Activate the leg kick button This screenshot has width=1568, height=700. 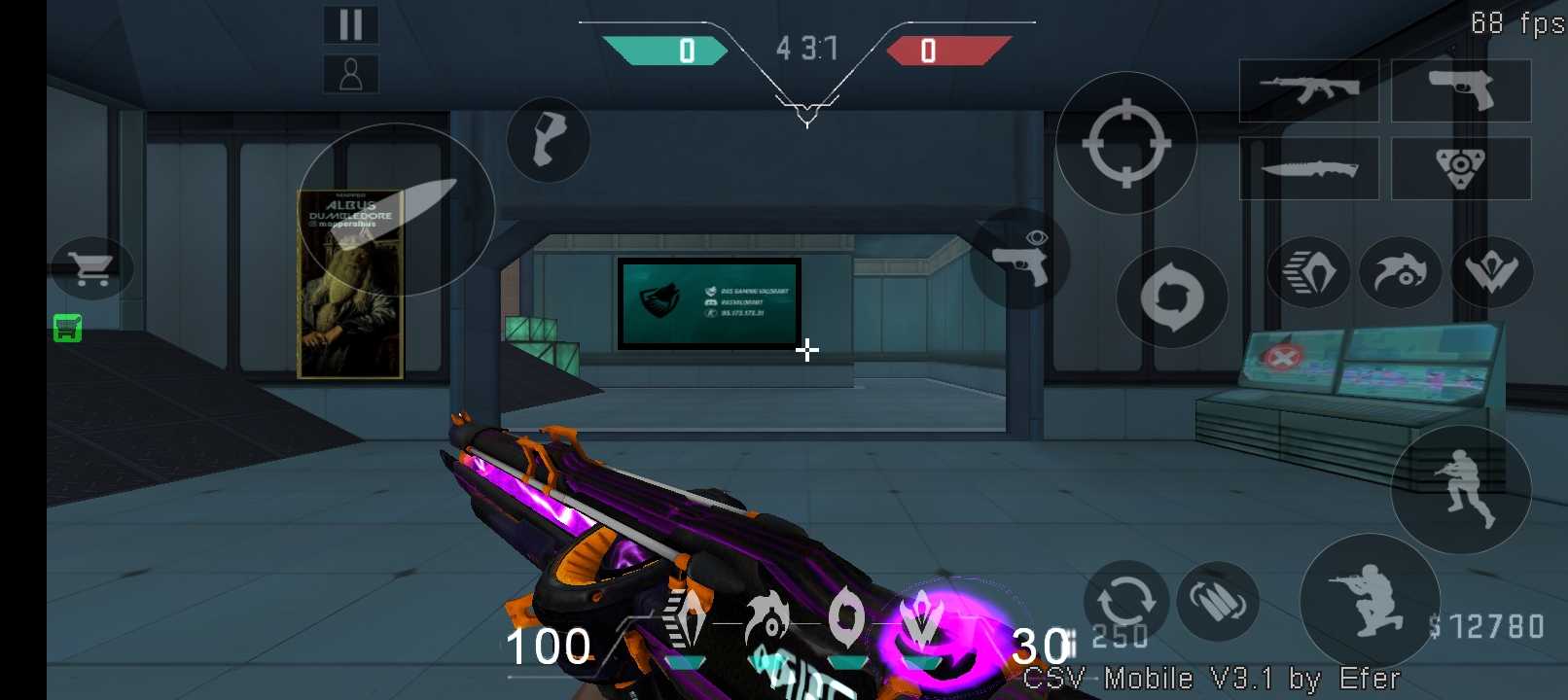click(548, 140)
